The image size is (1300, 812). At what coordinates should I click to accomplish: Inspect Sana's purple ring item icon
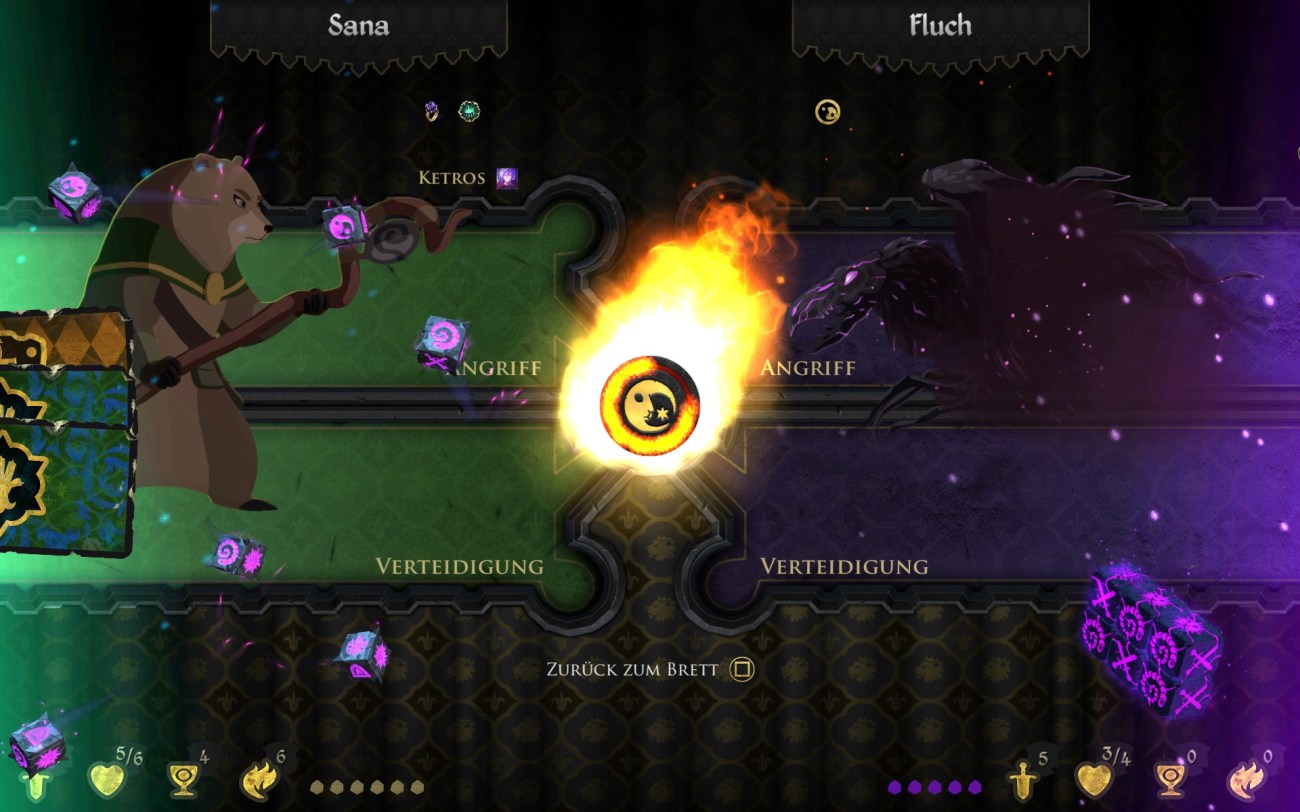pyautogui.click(x=432, y=111)
